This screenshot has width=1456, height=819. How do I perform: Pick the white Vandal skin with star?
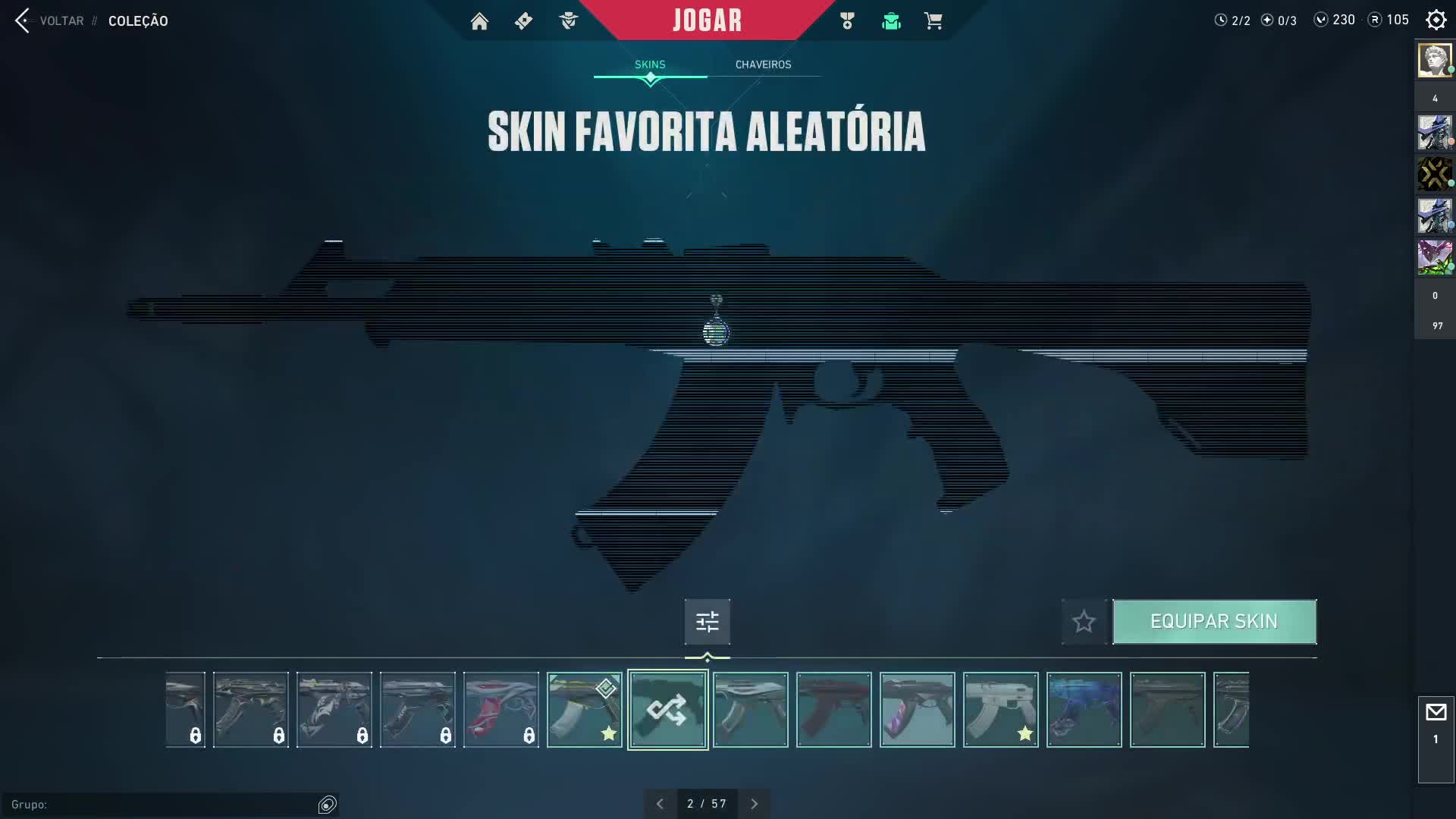[x=1000, y=710]
